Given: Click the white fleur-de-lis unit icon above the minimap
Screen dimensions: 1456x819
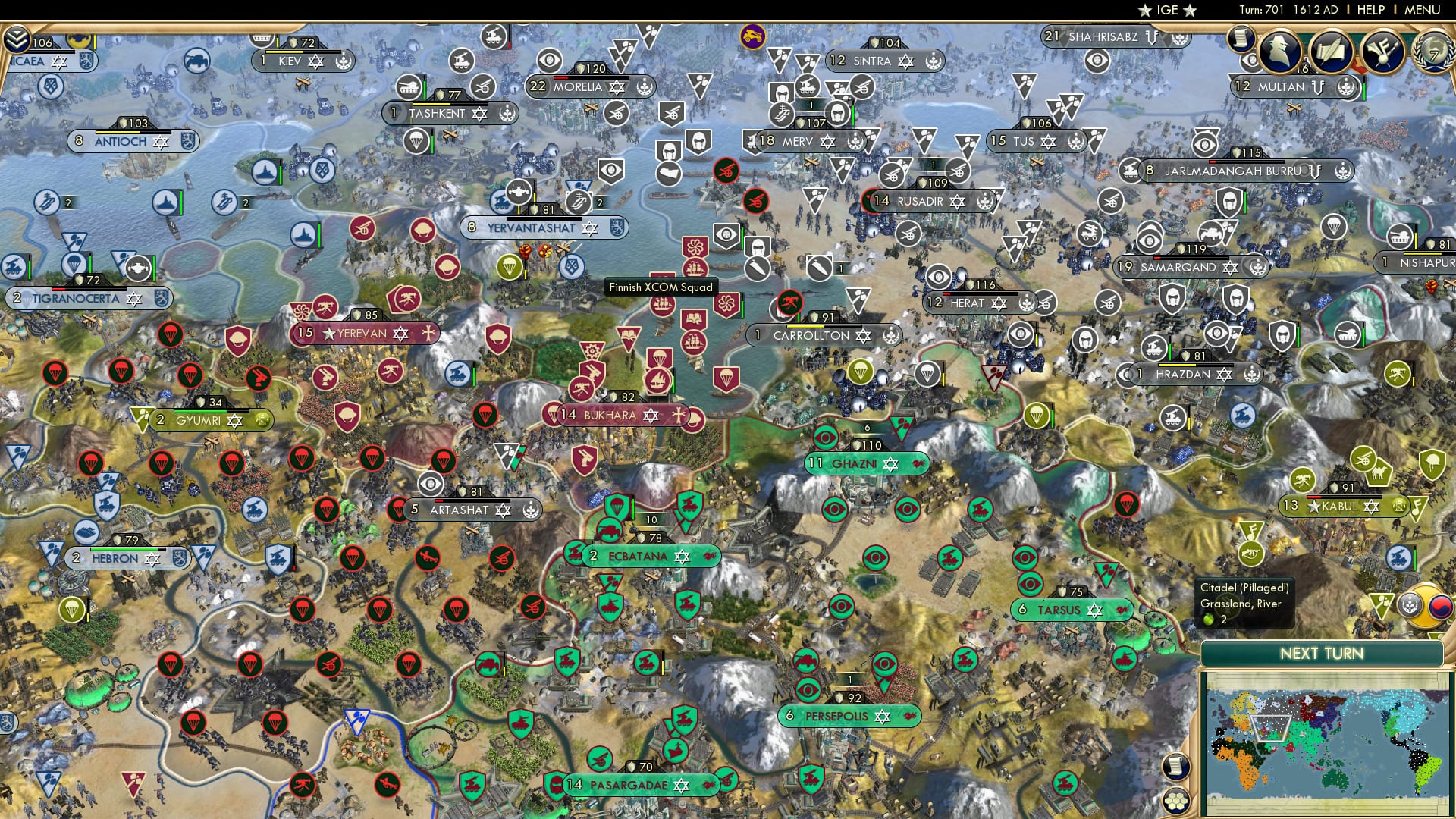Looking at the screenshot, I should coord(1410,604).
